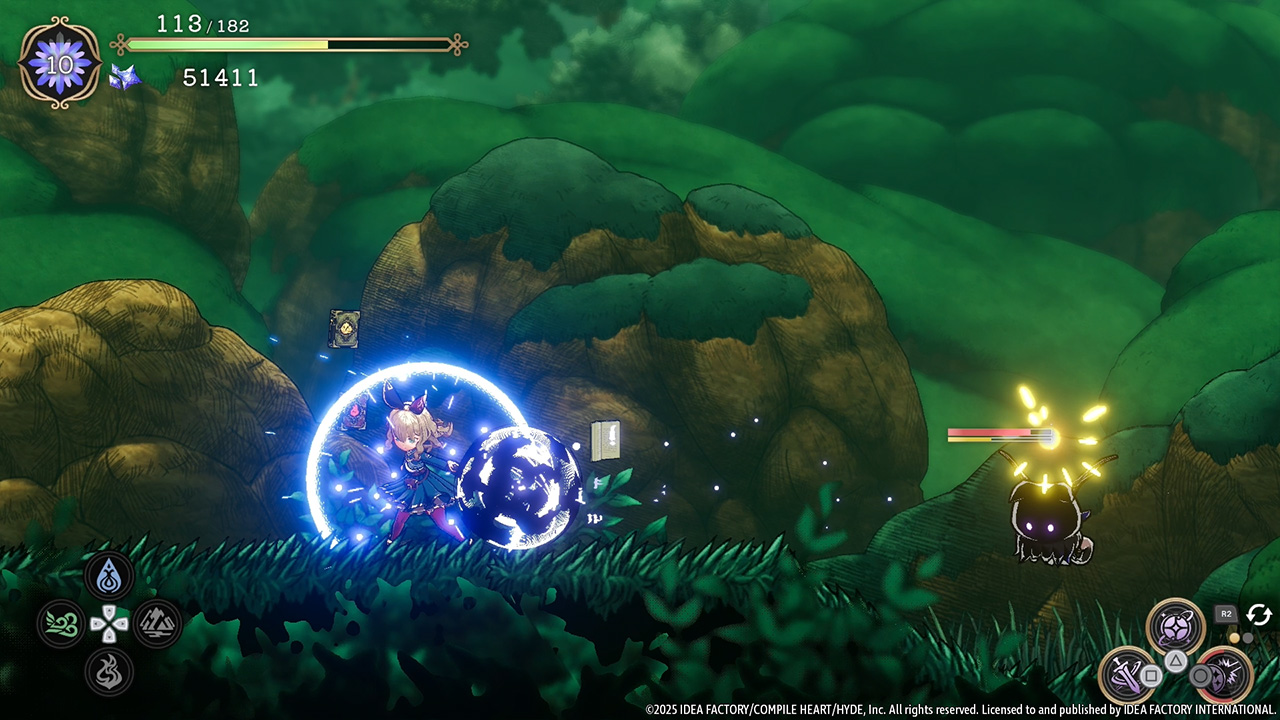Activate the flame fire element icon
The width and height of the screenshot is (1280, 720).
(109, 671)
